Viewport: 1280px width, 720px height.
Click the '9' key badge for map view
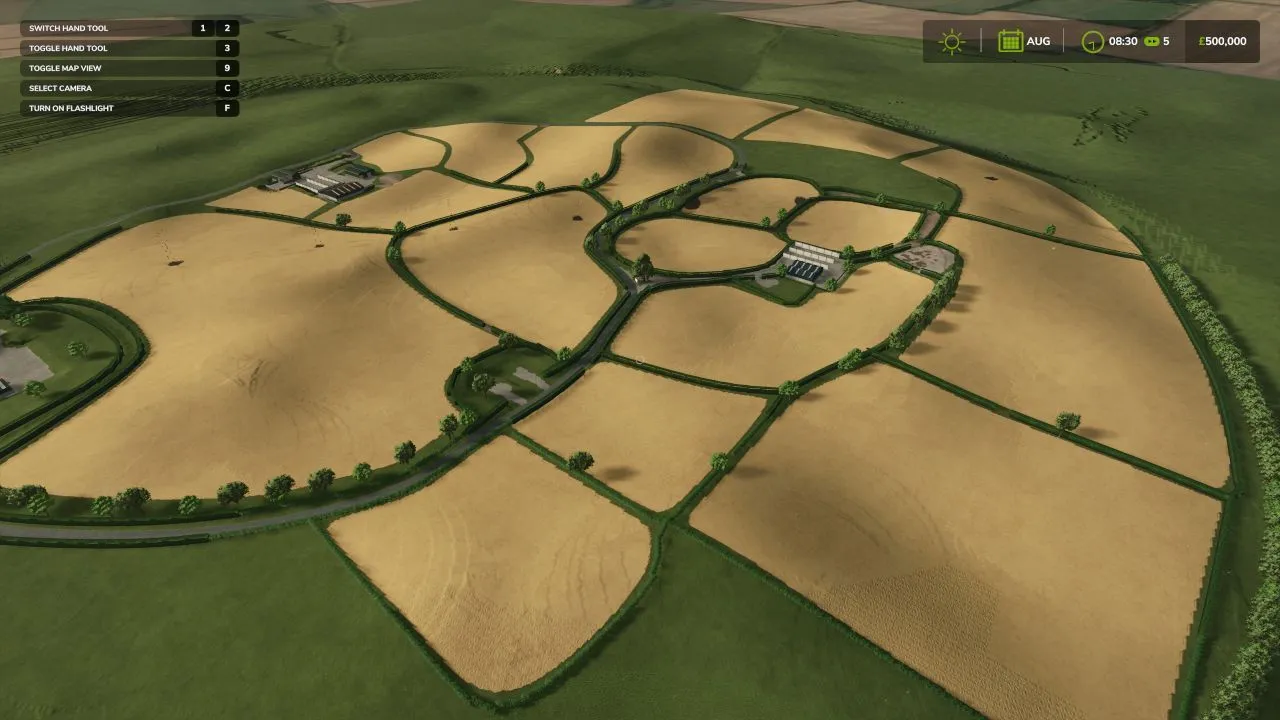pyautogui.click(x=228, y=68)
